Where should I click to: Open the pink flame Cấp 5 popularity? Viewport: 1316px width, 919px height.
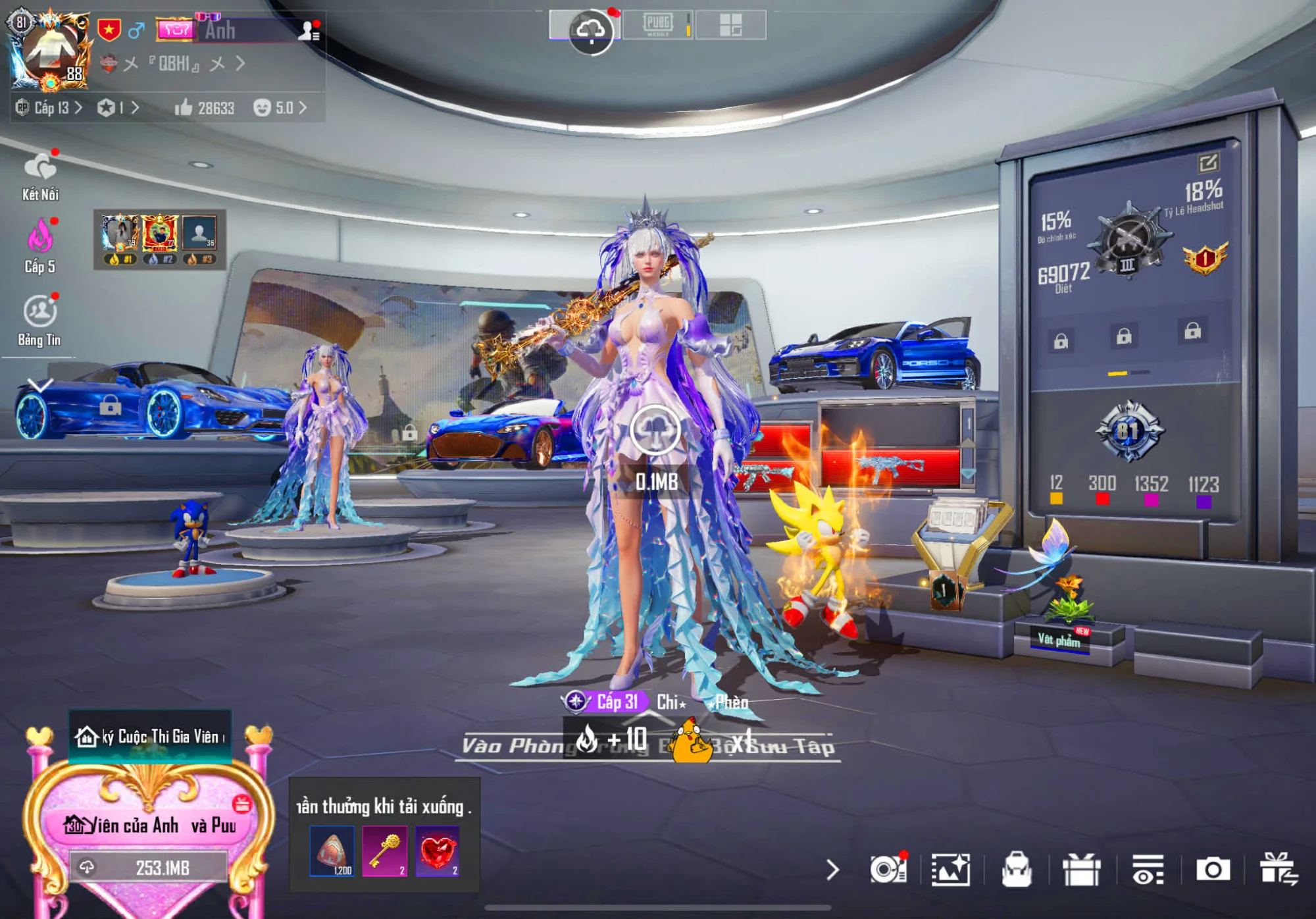pyautogui.click(x=40, y=246)
